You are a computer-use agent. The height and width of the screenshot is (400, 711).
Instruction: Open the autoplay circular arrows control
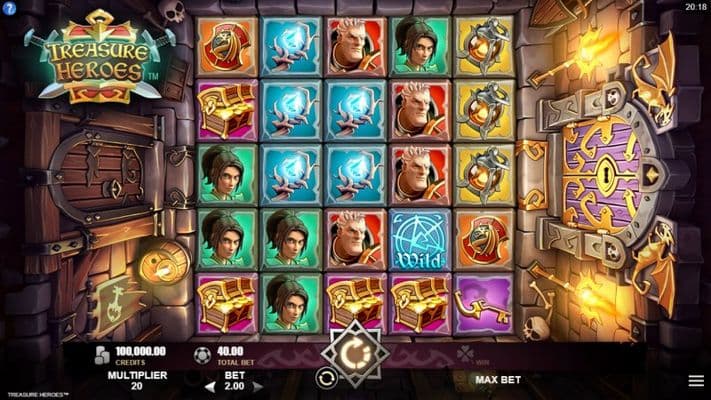point(326,378)
